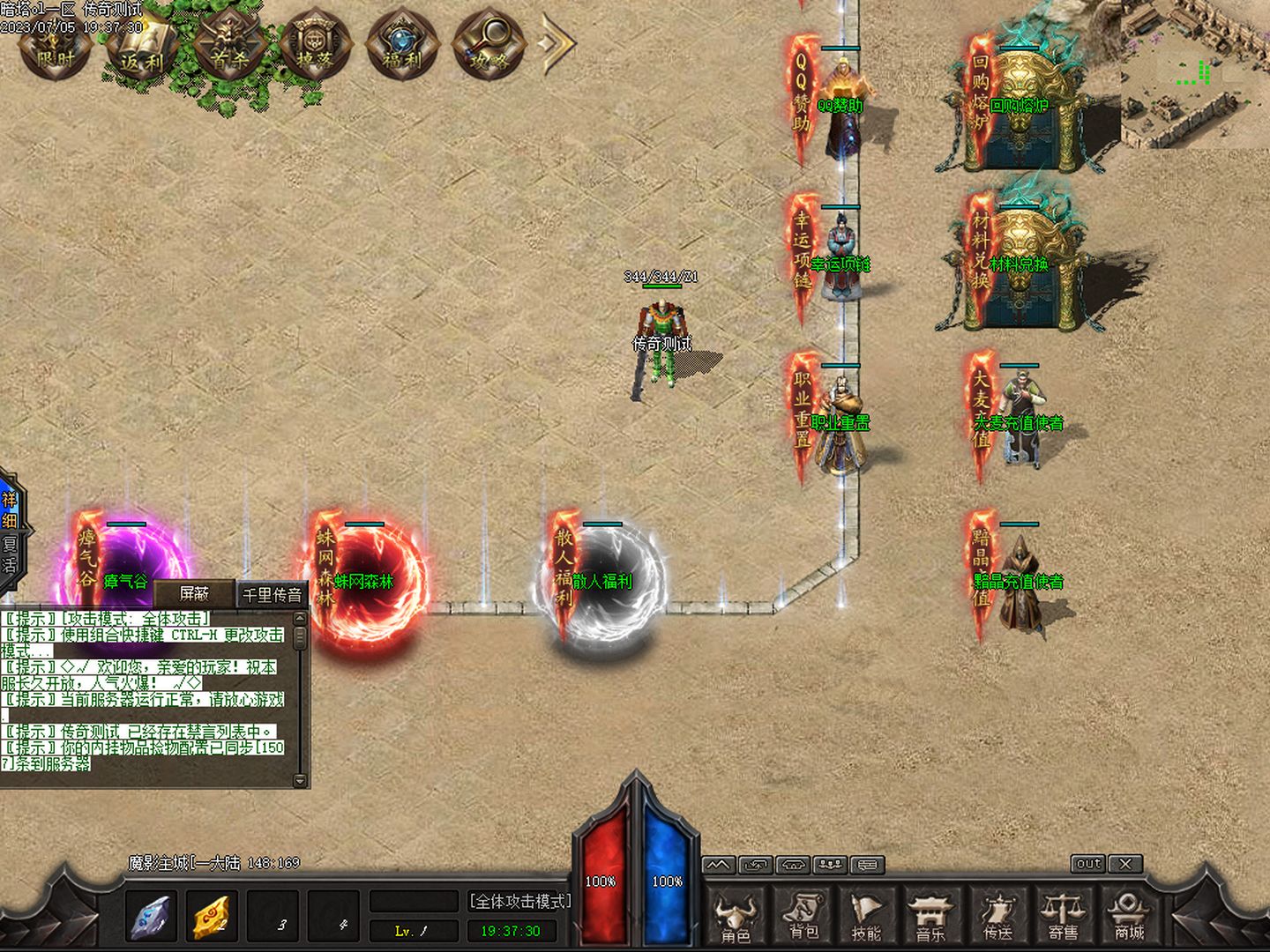Use the golden talisman hotbar item

click(x=212, y=917)
